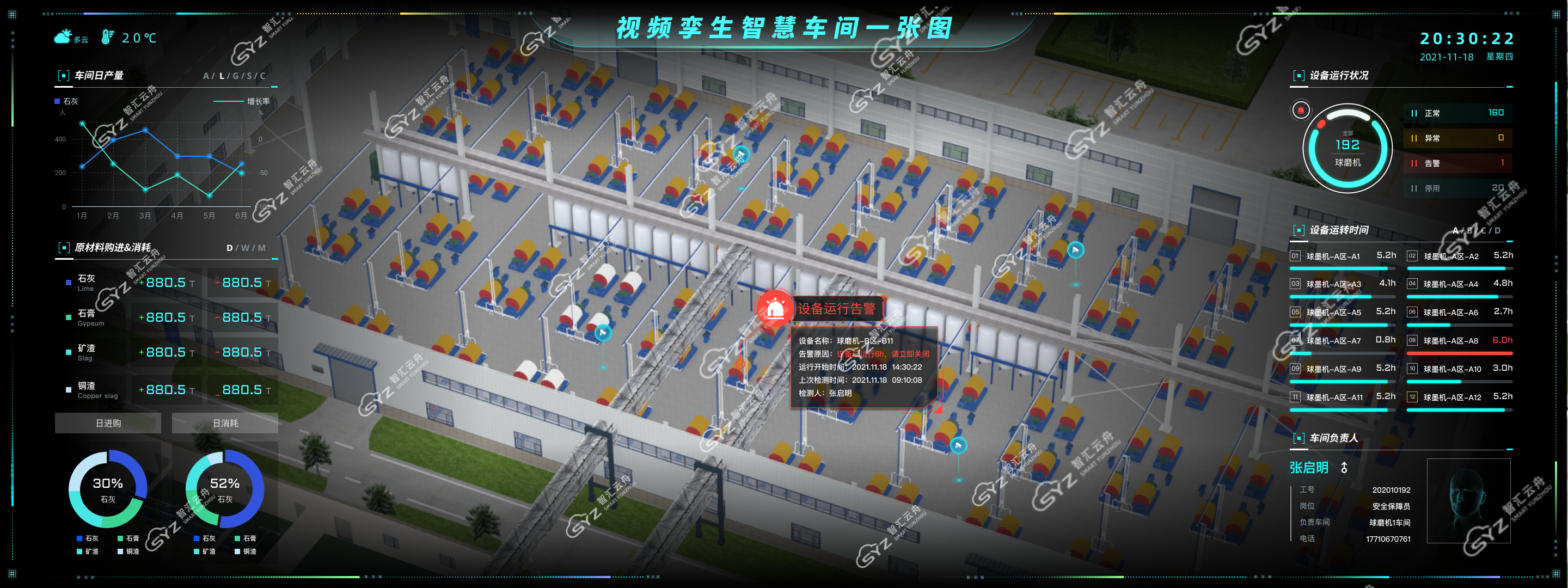Click the cloud weather icon showing 多云

[63, 36]
